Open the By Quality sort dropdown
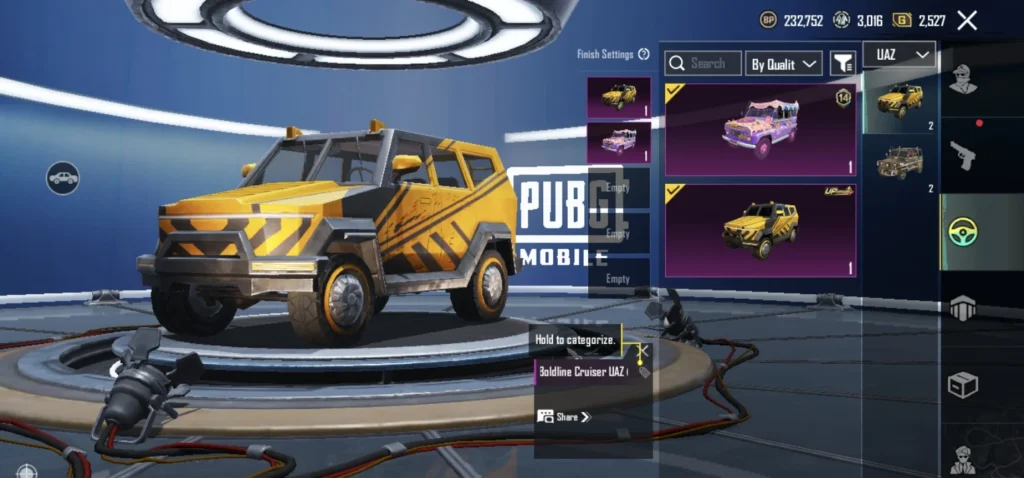This screenshot has height=478, width=1024. [784, 63]
